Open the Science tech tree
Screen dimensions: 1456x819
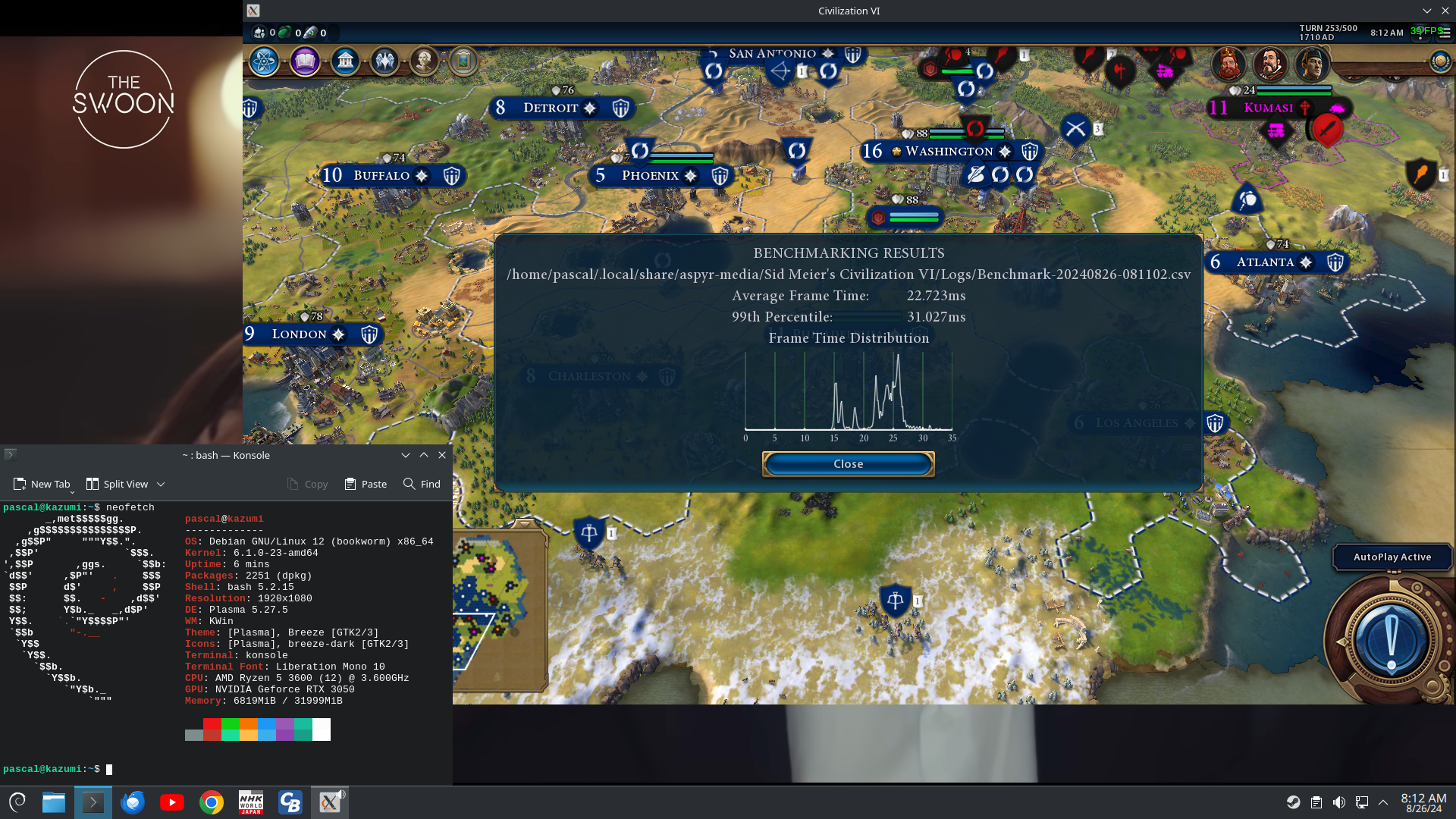(x=263, y=61)
